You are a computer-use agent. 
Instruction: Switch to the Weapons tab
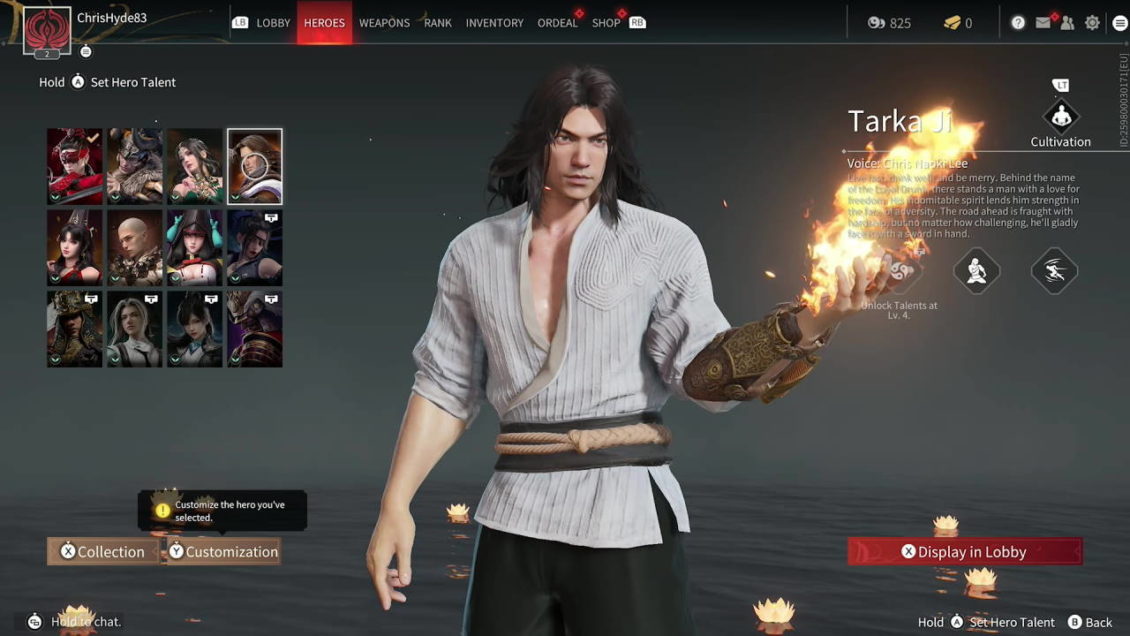tap(384, 23)
